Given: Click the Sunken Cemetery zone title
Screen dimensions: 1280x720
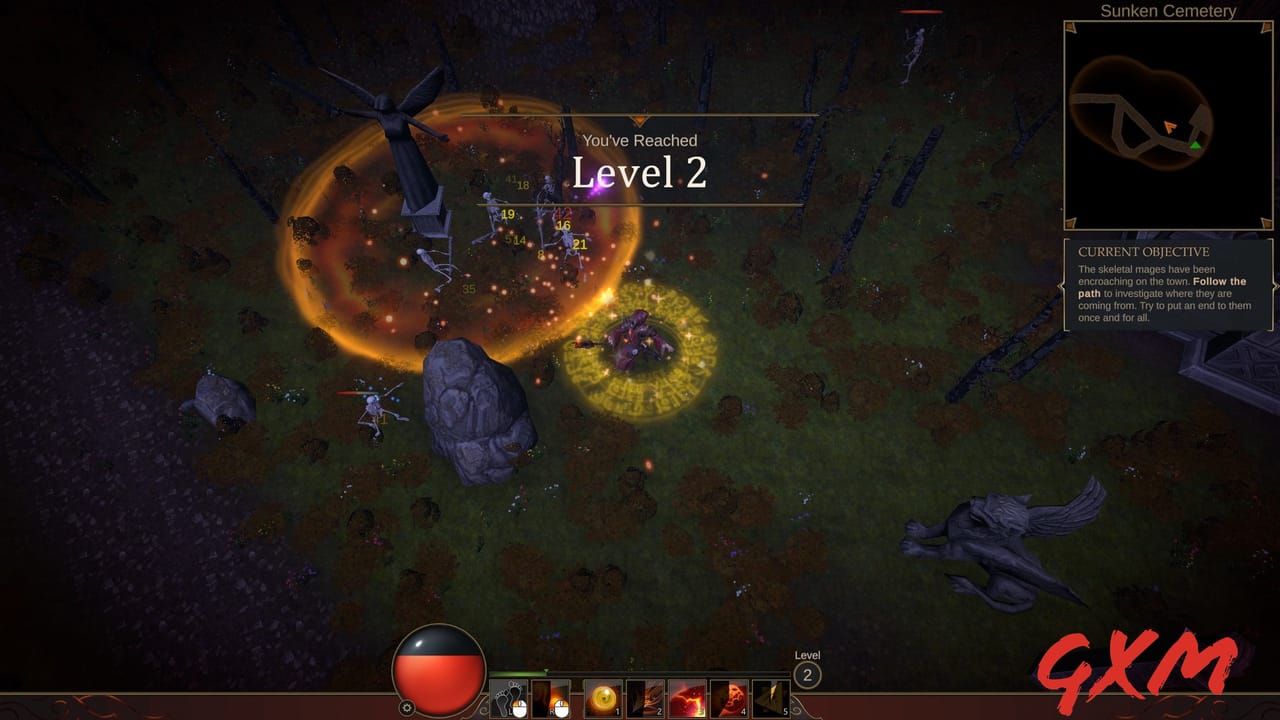Looking at the screenshot, I should (1170, 11).
